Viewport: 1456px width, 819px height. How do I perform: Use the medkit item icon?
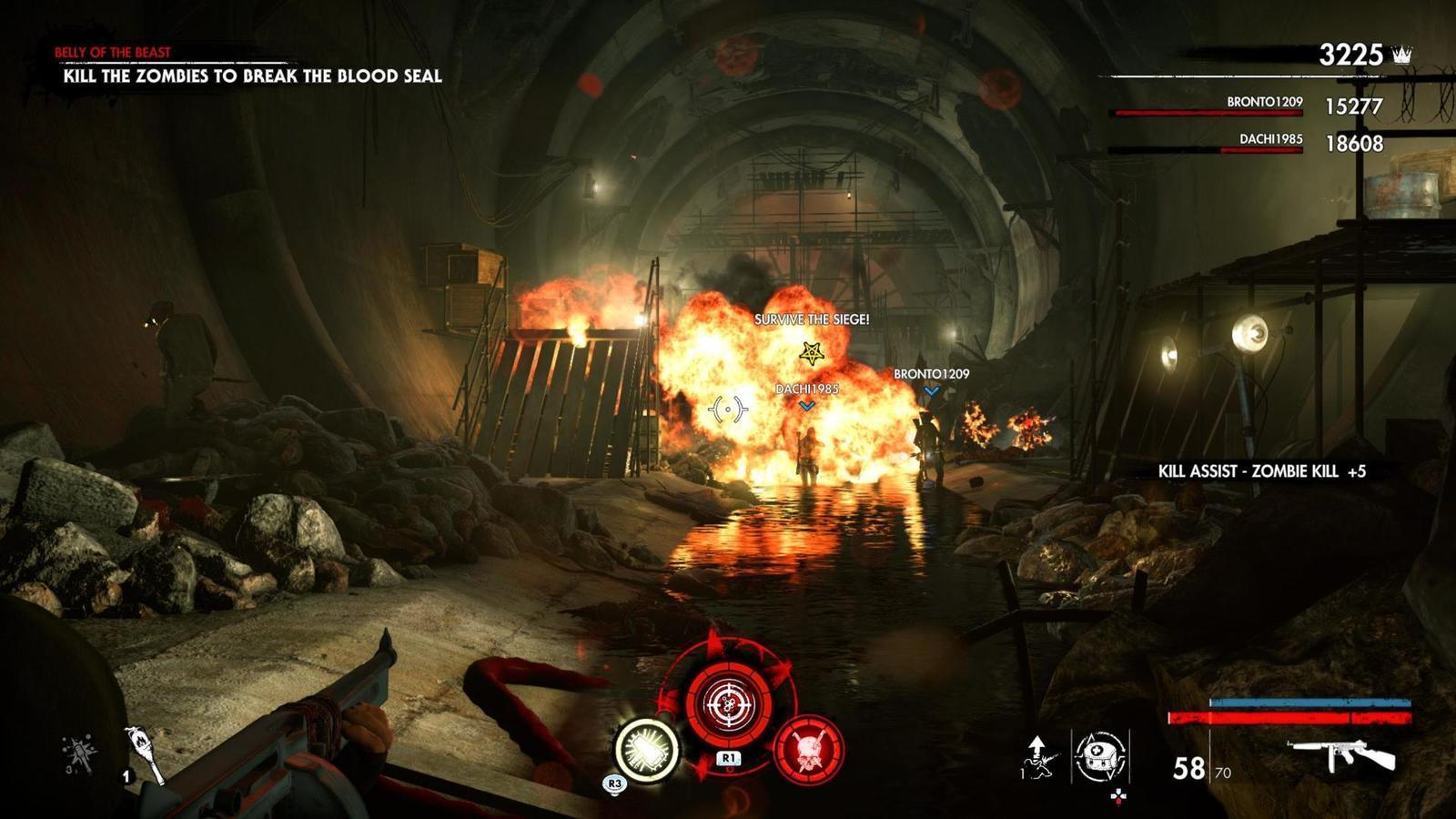pyautogui.click(x=1101, y=755)
